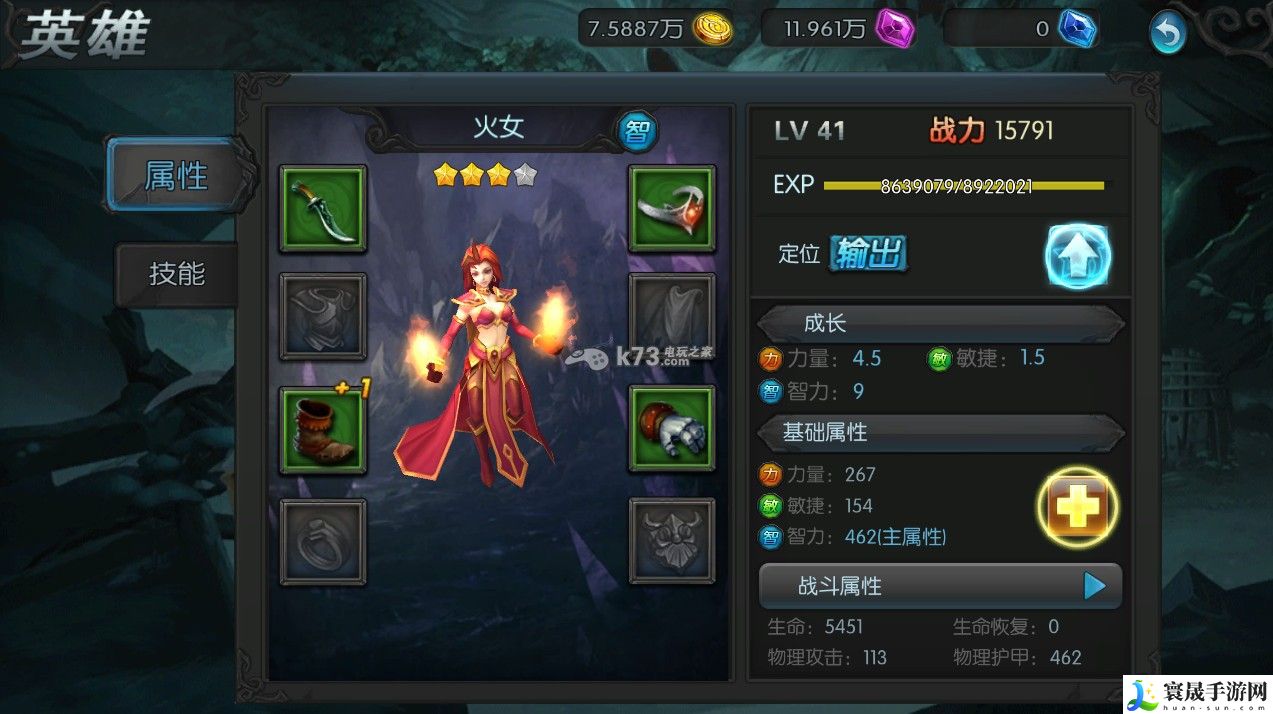This screenshot has width=1273, height=714.
Task: Select the white bear trinket slot
Action: (x=671, y=430)
